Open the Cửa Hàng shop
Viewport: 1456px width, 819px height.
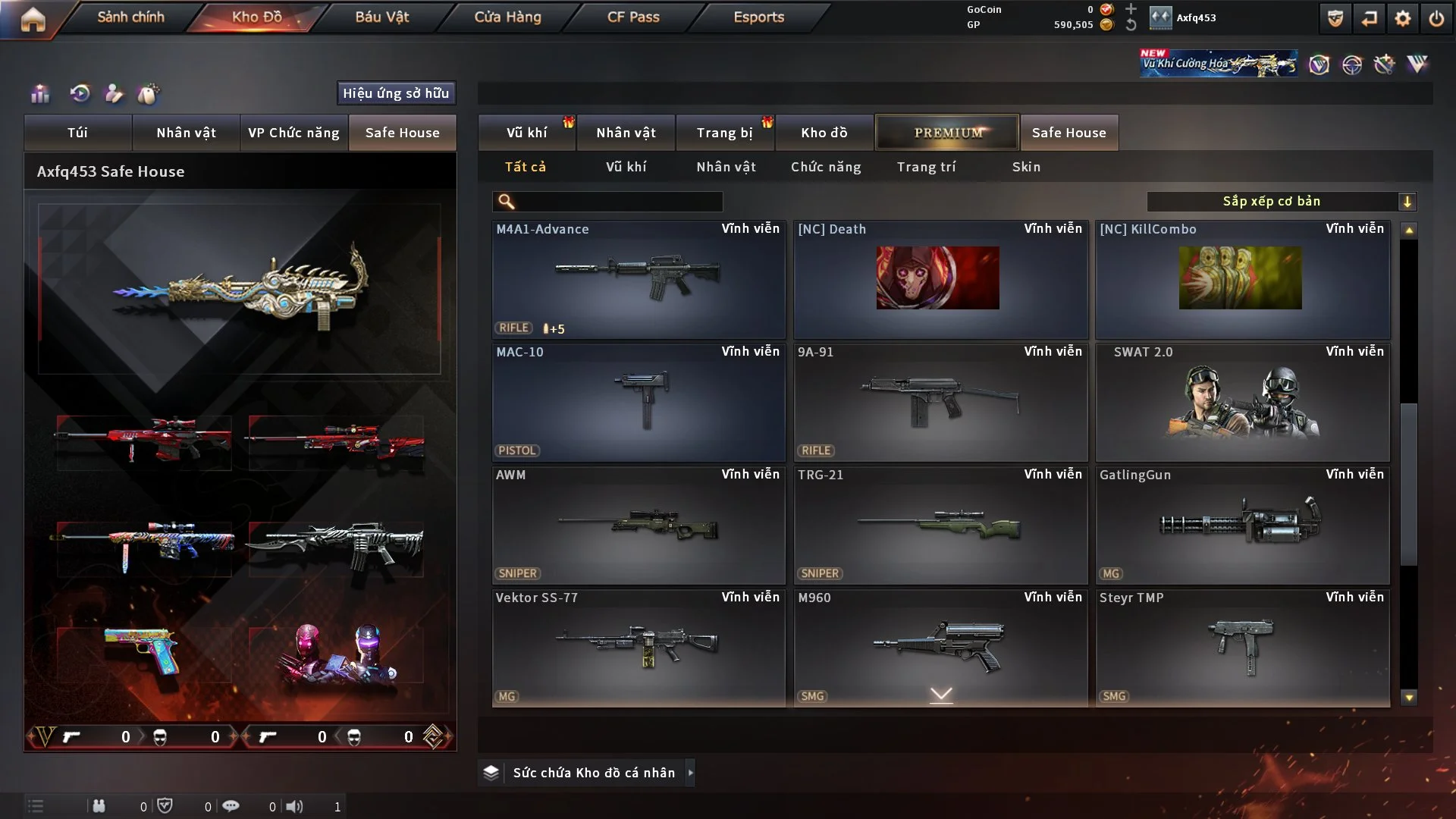(x=507, y=17)
